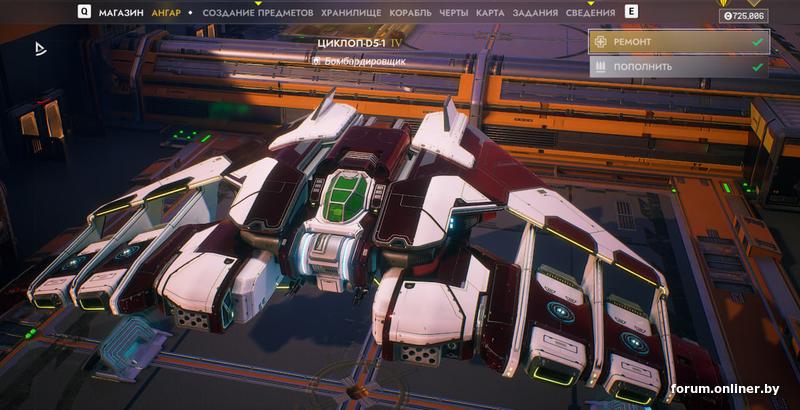Select the Корабль tab

coord(409,13)
